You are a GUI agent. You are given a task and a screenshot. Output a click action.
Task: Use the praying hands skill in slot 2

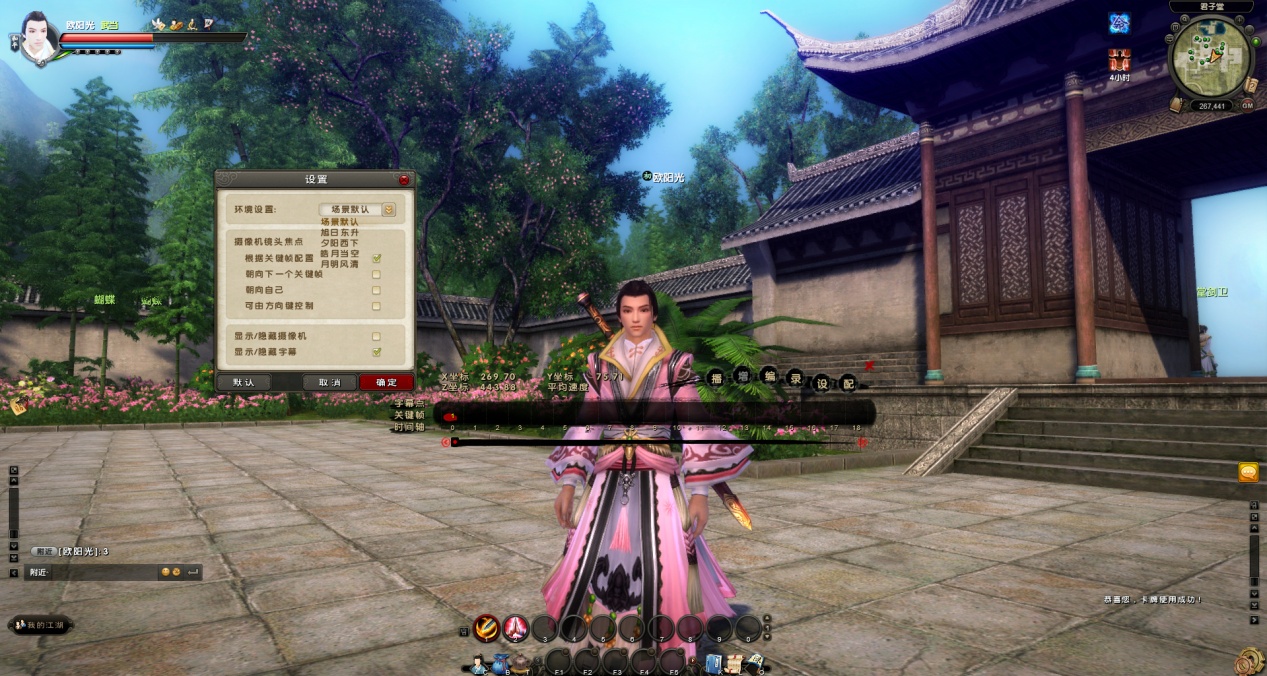[516, 628]
